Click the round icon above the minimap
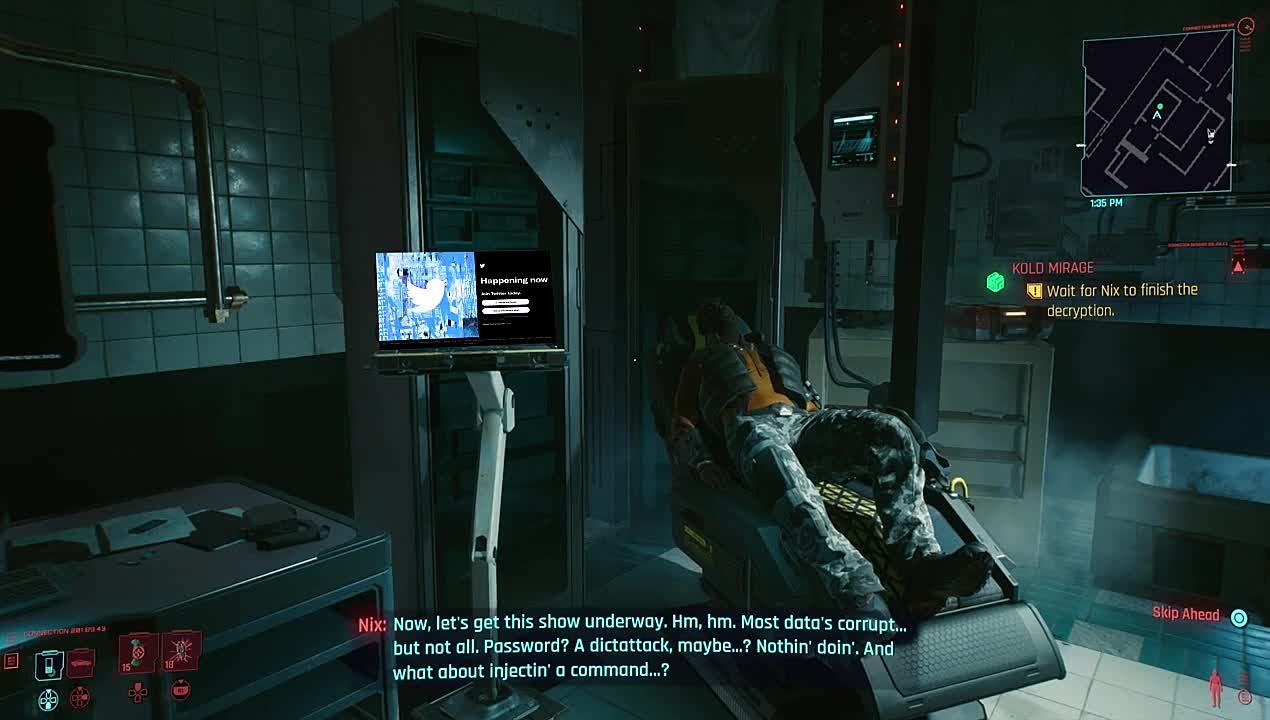Screen dimensions: 1270x720 [x=1246, y=27]
